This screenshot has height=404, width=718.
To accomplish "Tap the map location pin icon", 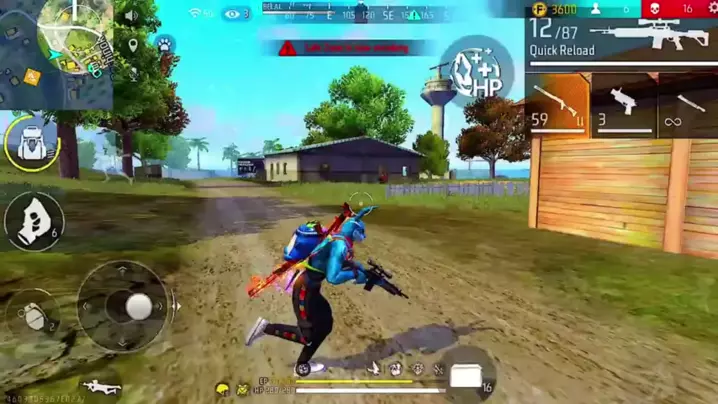I will click(x=133, y=46).
